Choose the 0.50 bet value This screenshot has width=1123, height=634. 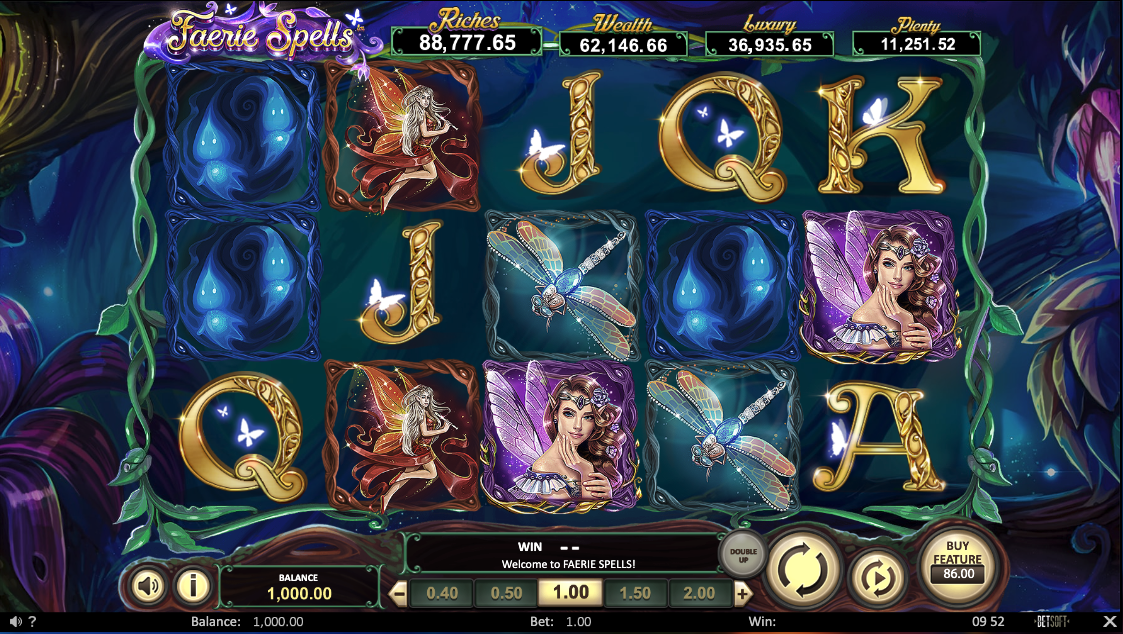pos(506,593)
